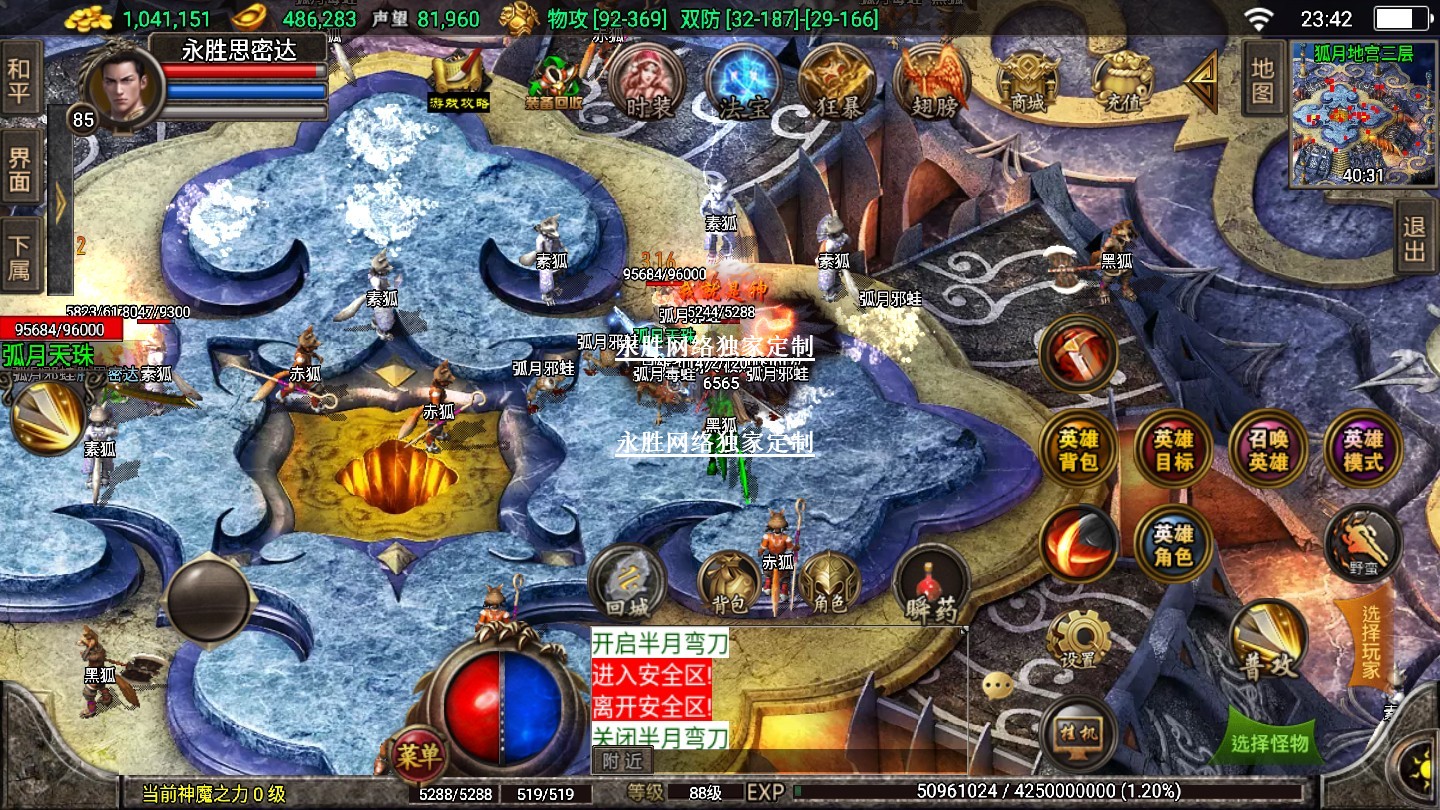Open the 菜单 menu button

[x=417, y=756]
